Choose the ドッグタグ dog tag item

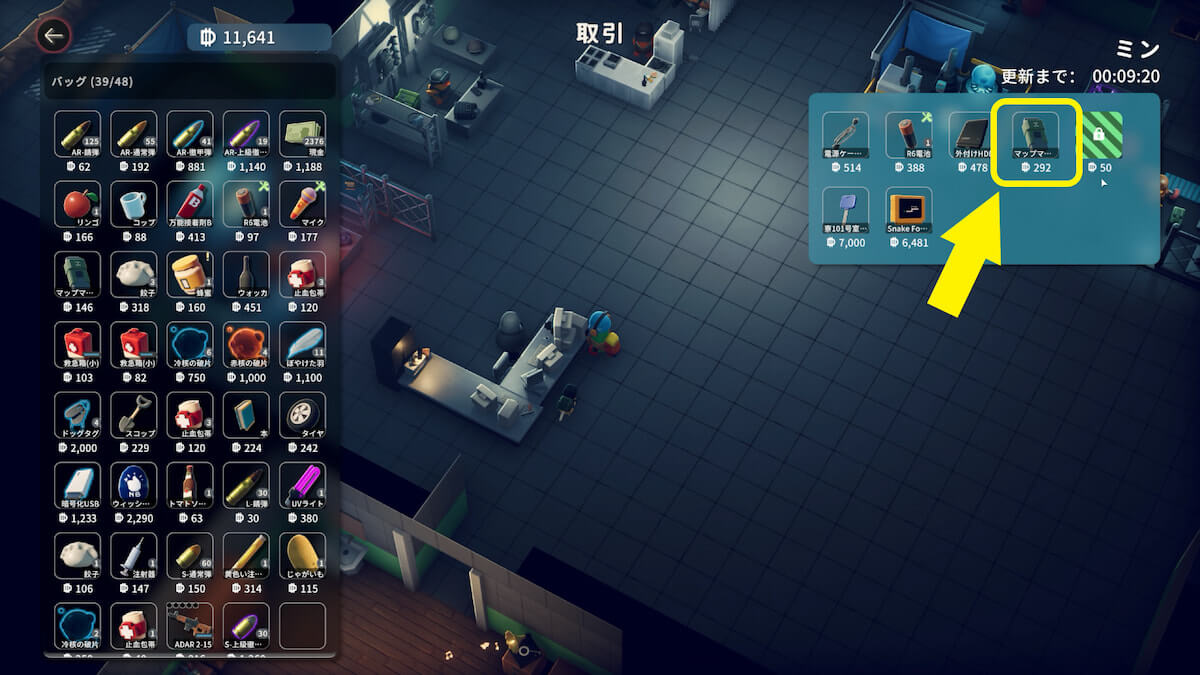77,415
